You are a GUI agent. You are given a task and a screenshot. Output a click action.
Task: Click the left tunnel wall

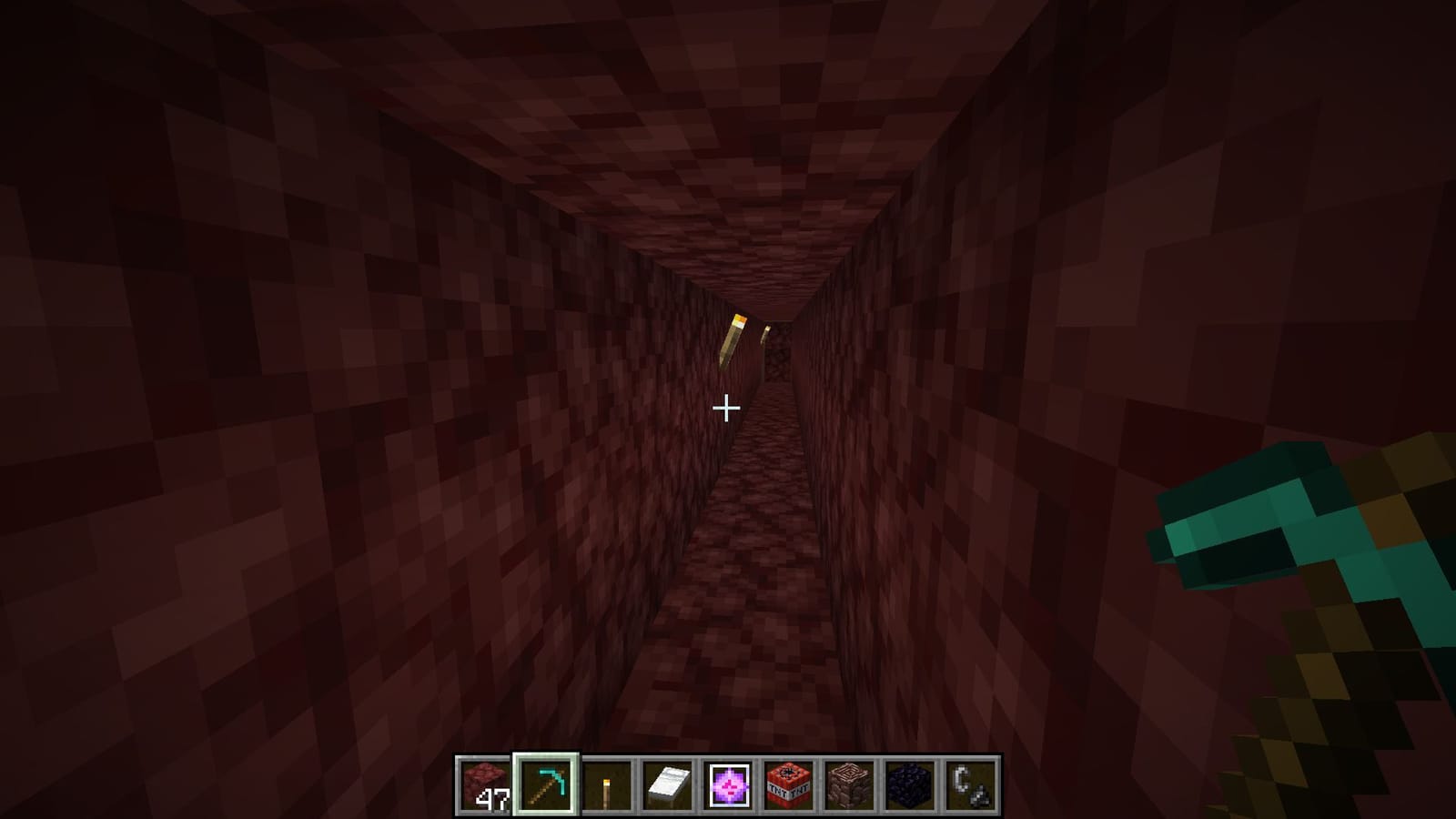pos(273,409)
